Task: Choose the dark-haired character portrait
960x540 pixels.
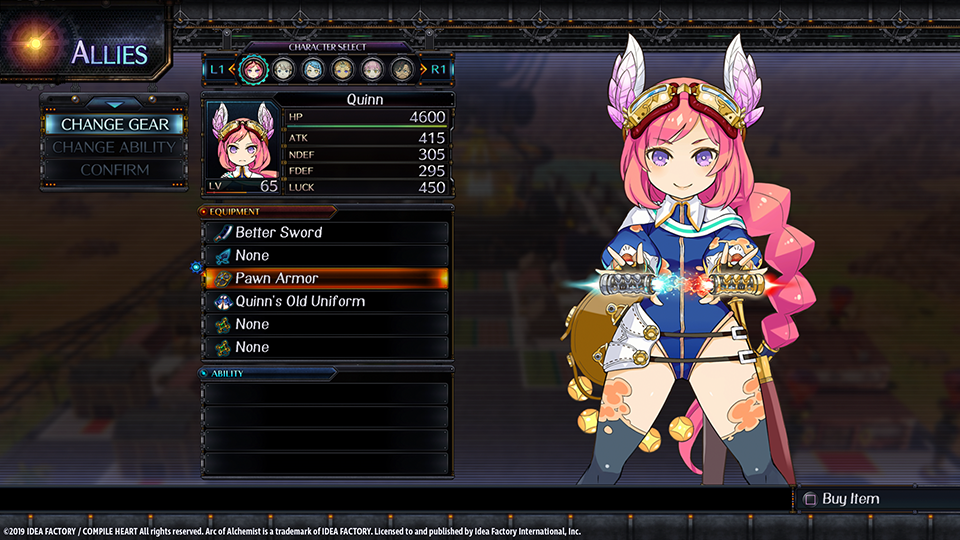Action: pos(402,69)
